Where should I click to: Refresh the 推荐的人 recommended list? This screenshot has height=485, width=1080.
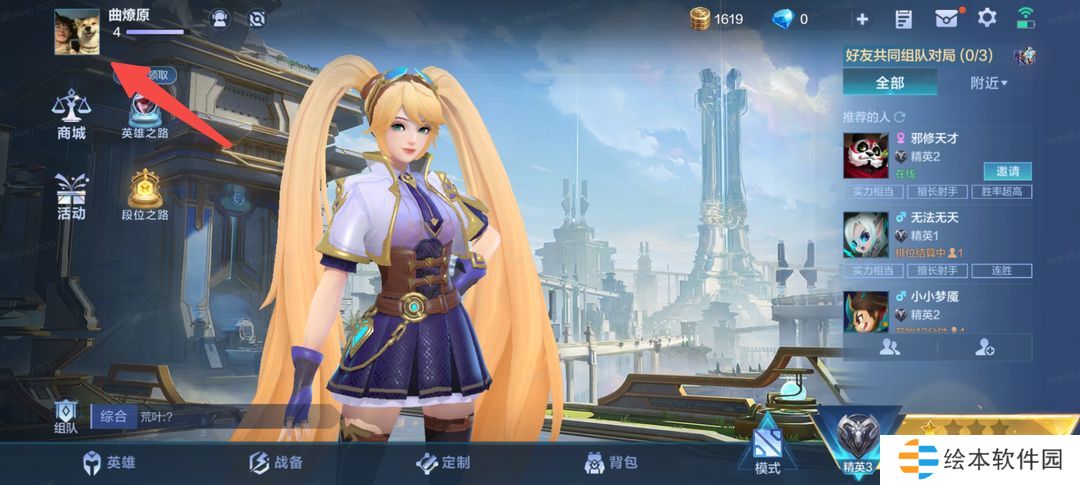click(899, 117)
